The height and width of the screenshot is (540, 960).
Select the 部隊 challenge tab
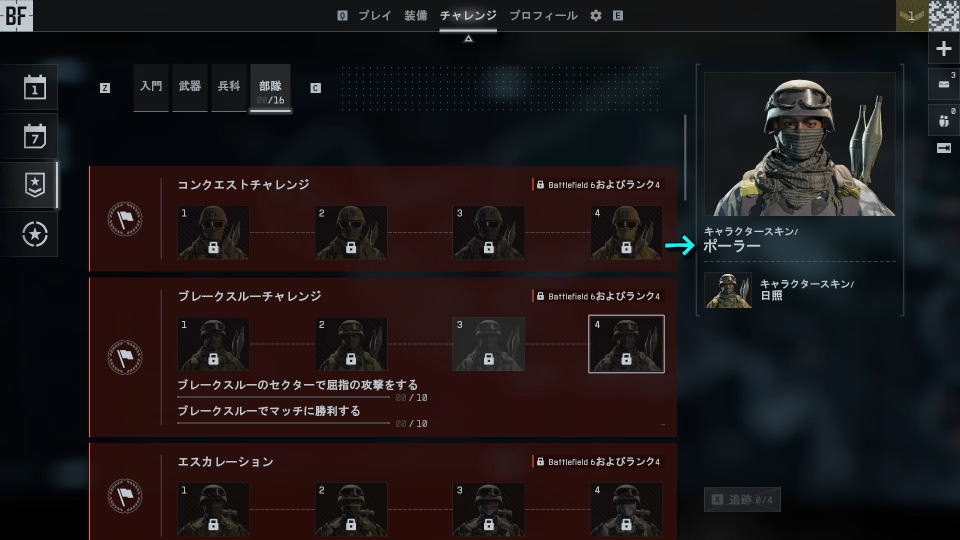tap(270, 87)
